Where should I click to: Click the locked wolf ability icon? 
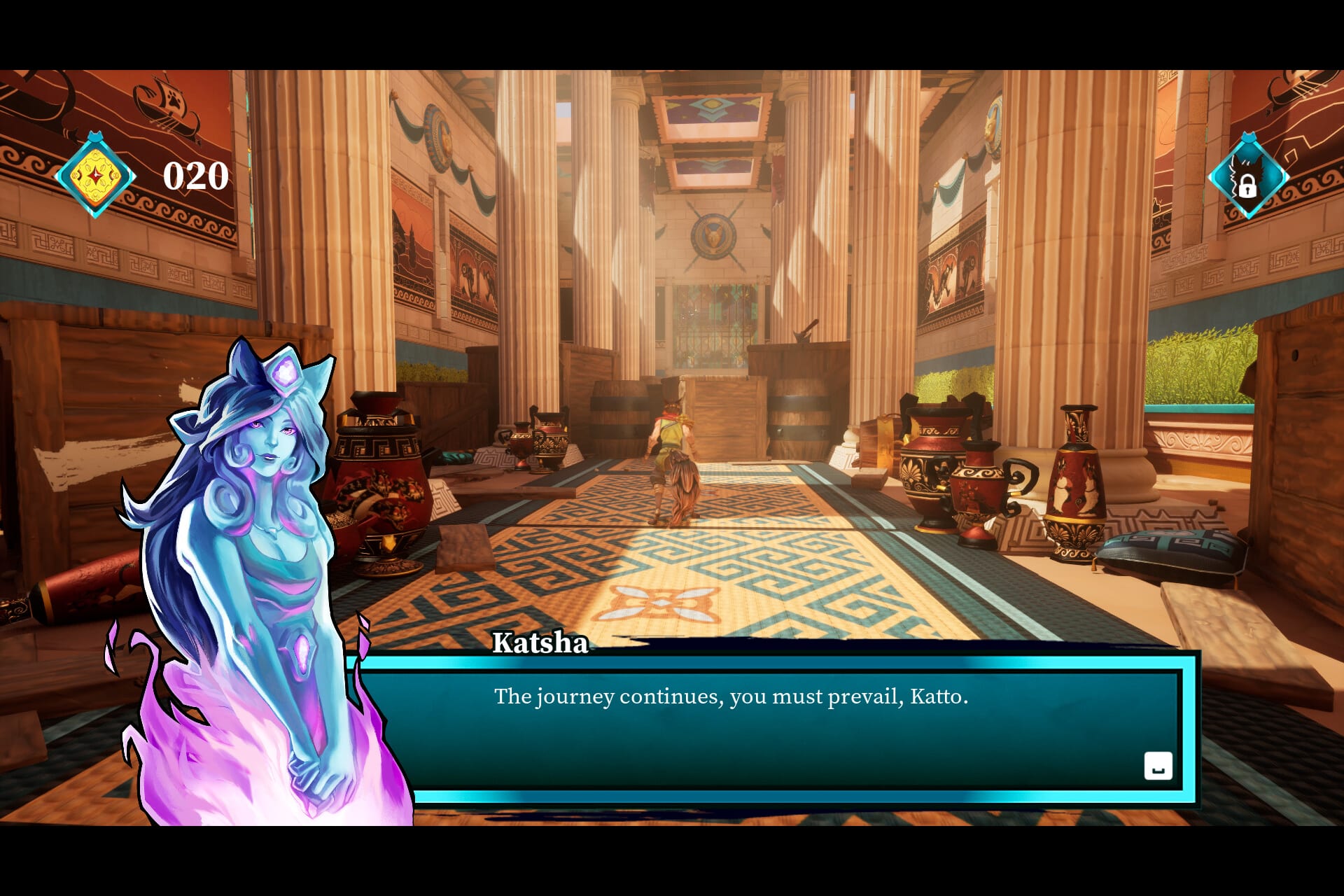click(x=1247, y=178)
